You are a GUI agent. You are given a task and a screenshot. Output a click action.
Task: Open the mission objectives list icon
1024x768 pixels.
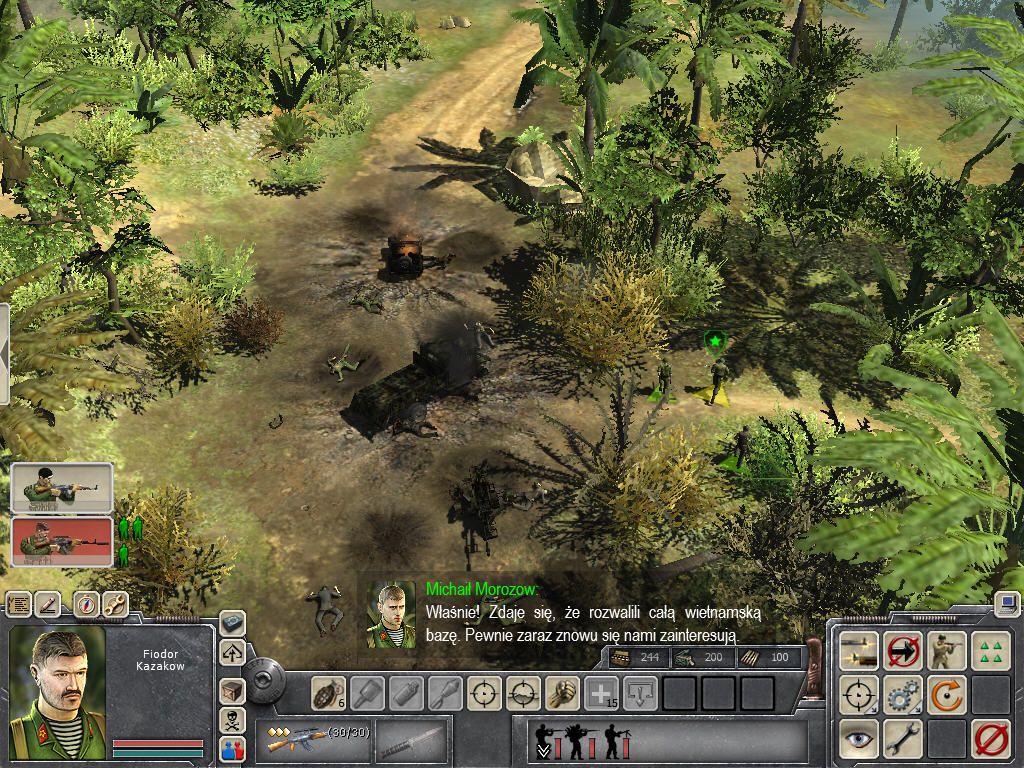pyautogui.click(x=19, y=604)
